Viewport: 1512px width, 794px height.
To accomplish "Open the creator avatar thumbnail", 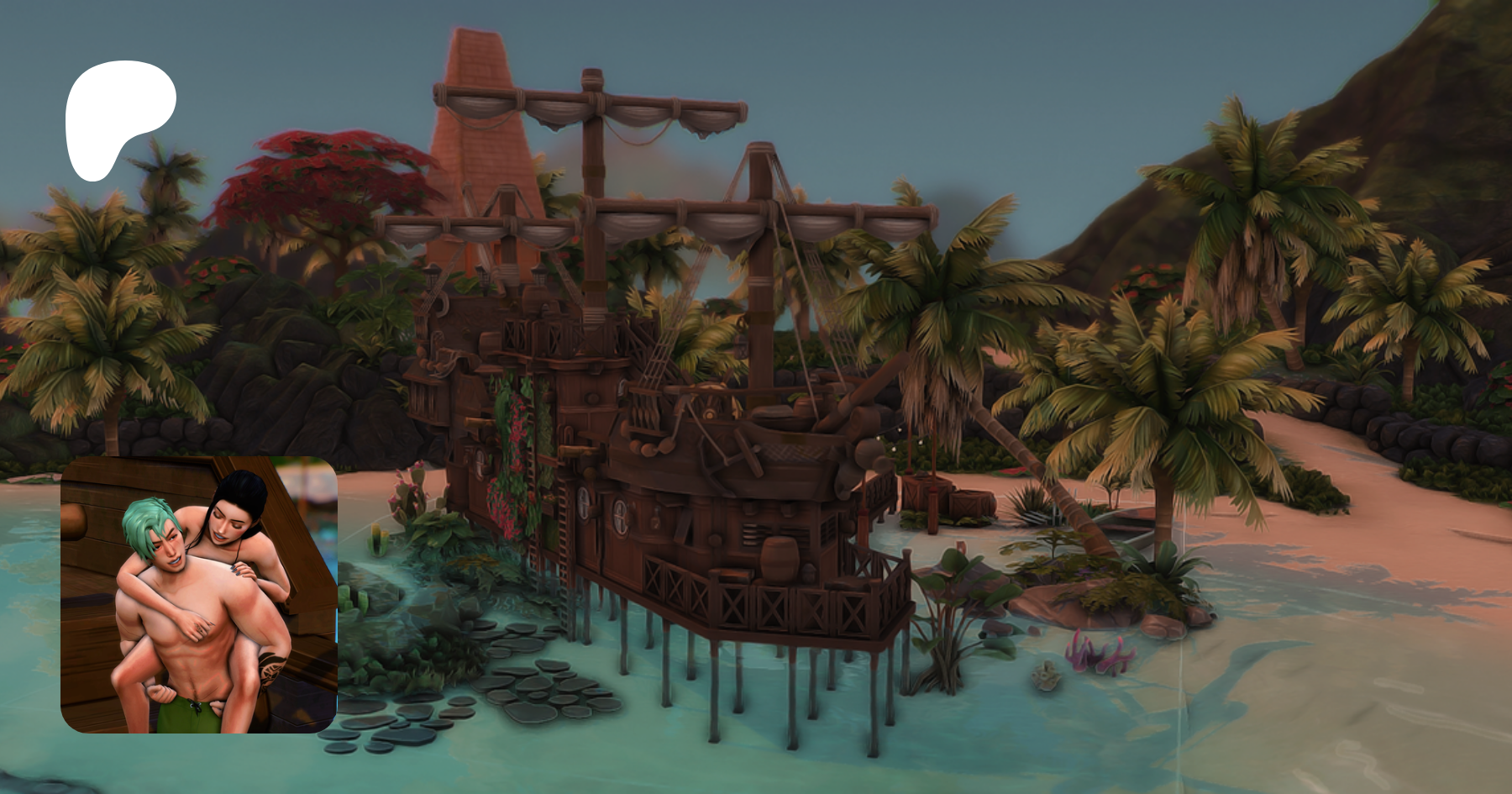I will pyautogui.click(x=199, y=594).
